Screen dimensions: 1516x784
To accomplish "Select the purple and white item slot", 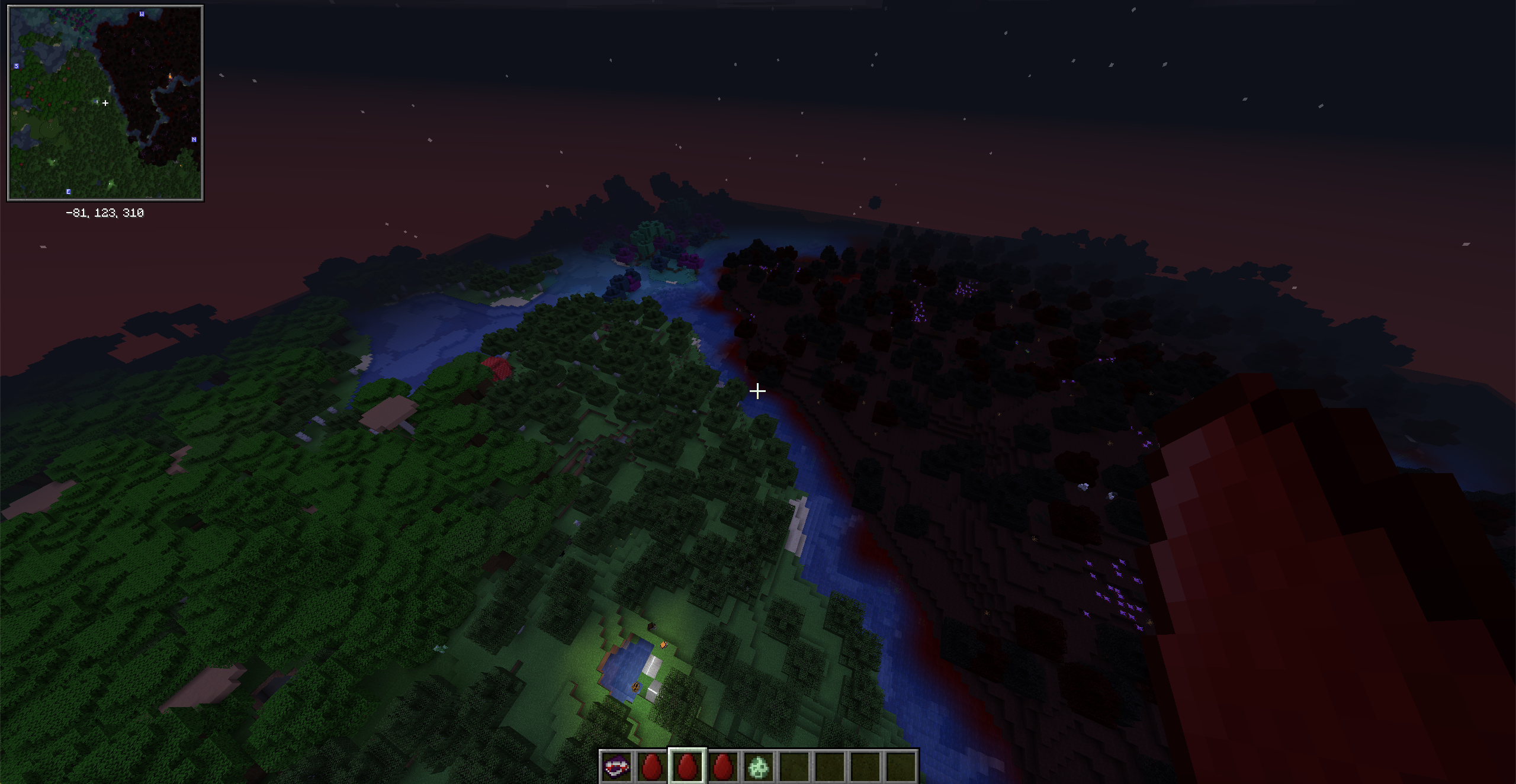I will (x=615, y=767).
